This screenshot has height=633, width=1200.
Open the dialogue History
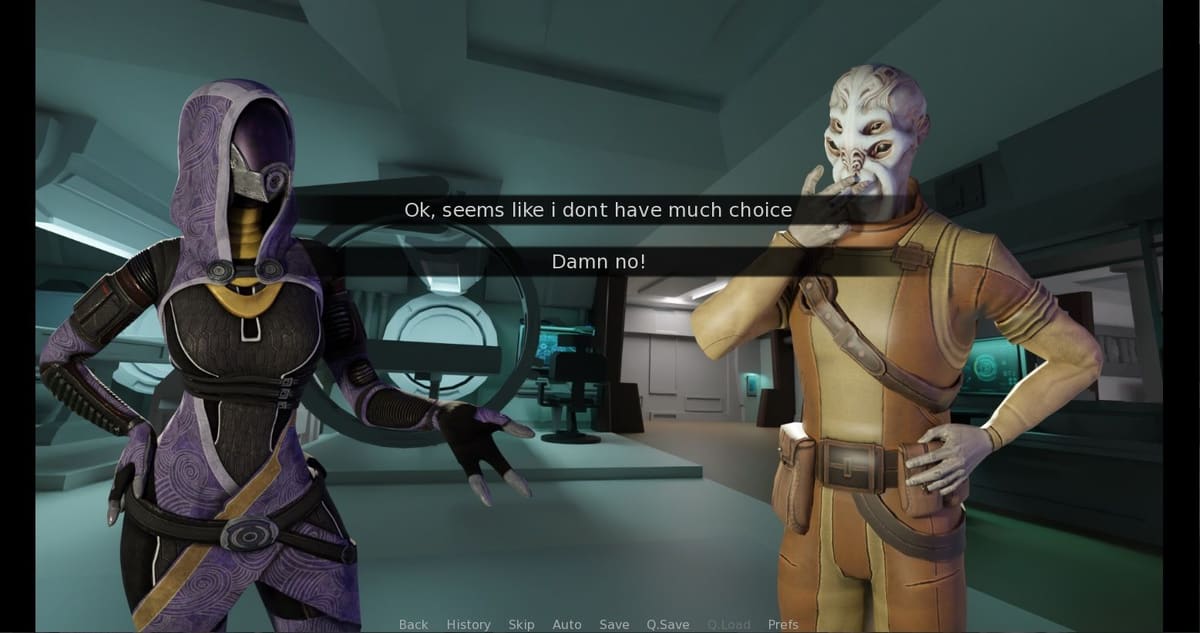point(468,625)
